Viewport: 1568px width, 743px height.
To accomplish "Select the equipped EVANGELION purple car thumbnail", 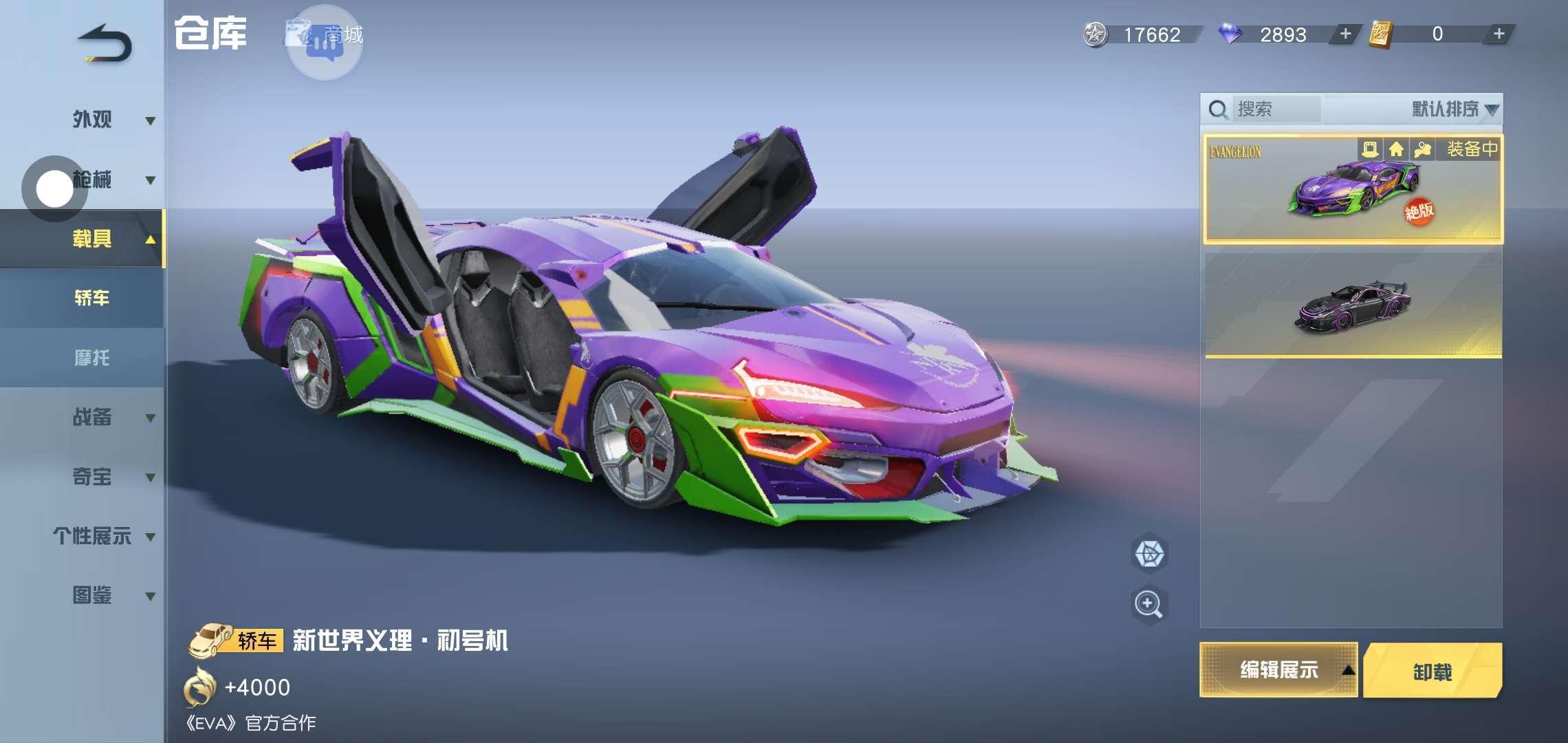I will pyautogui.click(x=1352, y=190).
